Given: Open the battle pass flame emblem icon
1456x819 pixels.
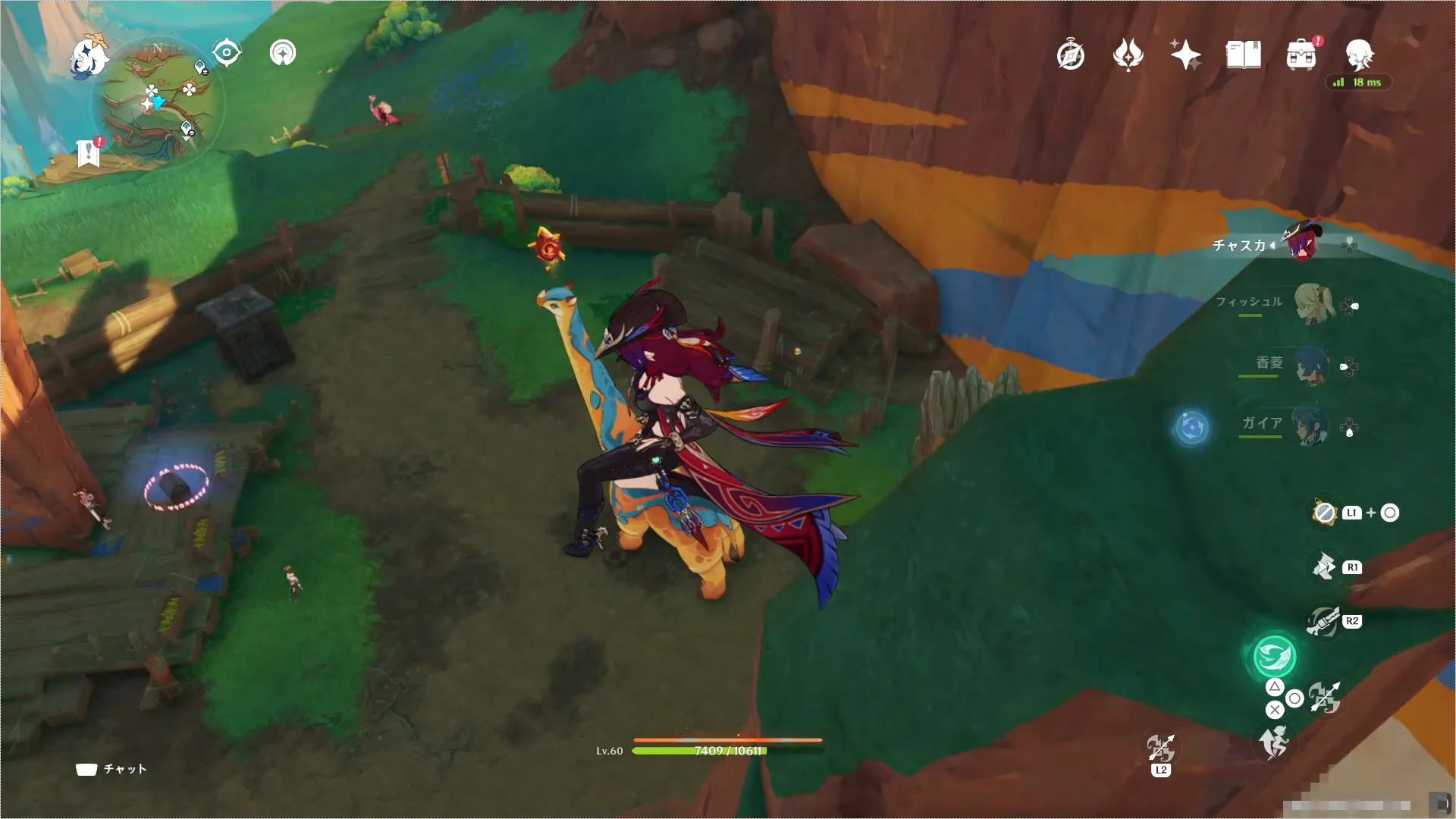Looking at the screenshot, I should pyautogui.click(x=1128, y=55).
